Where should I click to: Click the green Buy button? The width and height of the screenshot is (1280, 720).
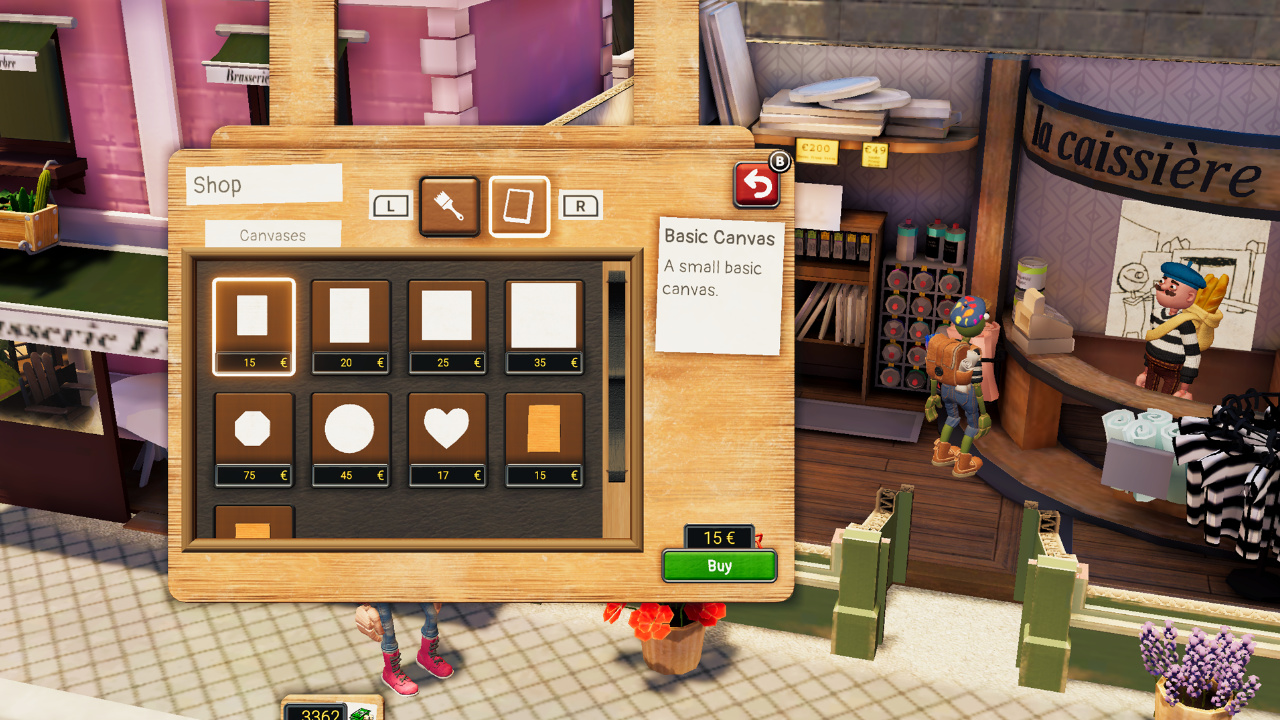719,565
